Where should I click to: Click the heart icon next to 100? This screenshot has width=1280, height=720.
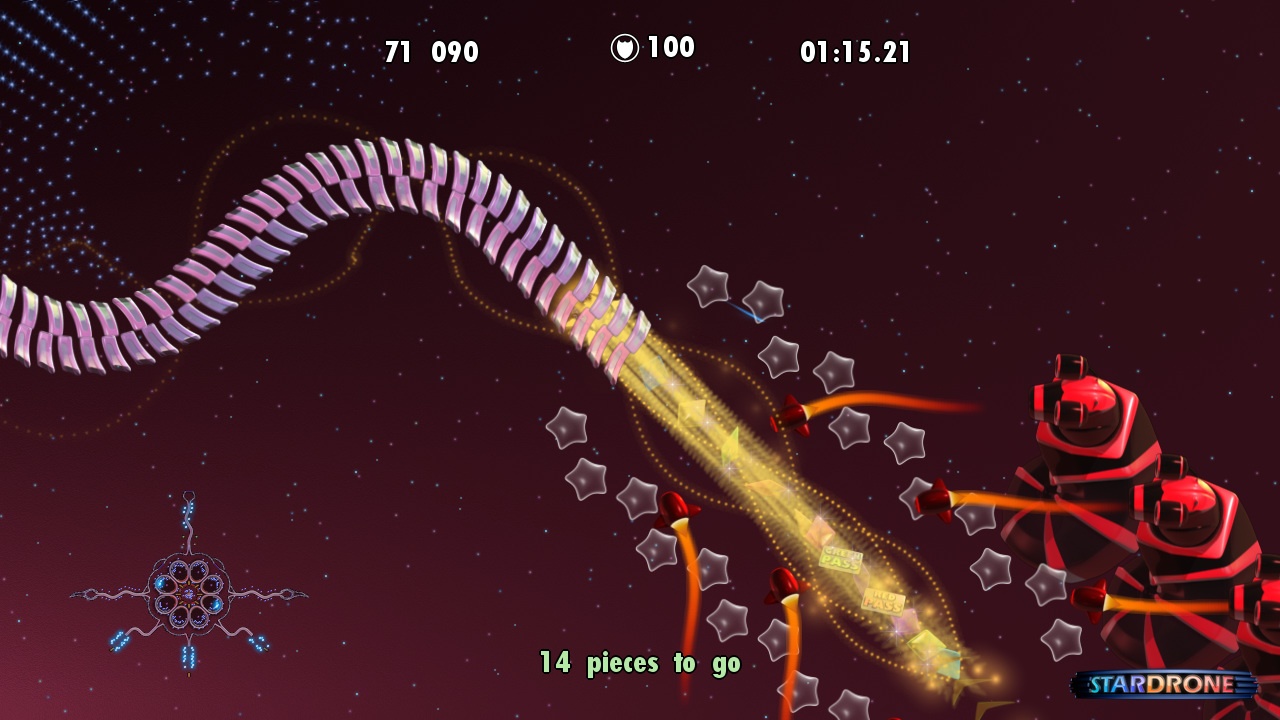pyautogui.click(x=623, y=45)
